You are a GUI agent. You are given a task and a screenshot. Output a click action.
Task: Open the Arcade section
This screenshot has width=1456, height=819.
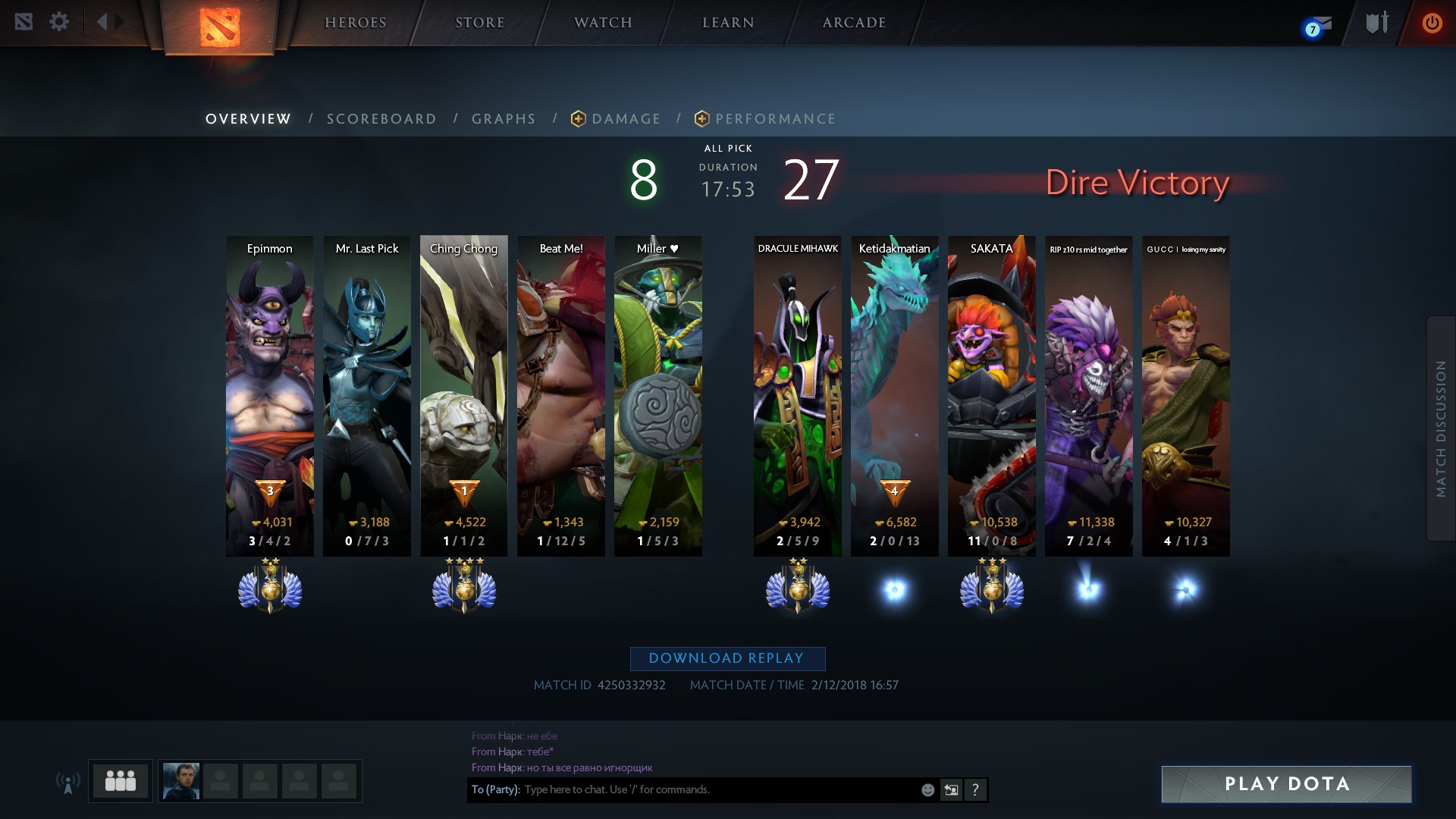click(854, 23)
